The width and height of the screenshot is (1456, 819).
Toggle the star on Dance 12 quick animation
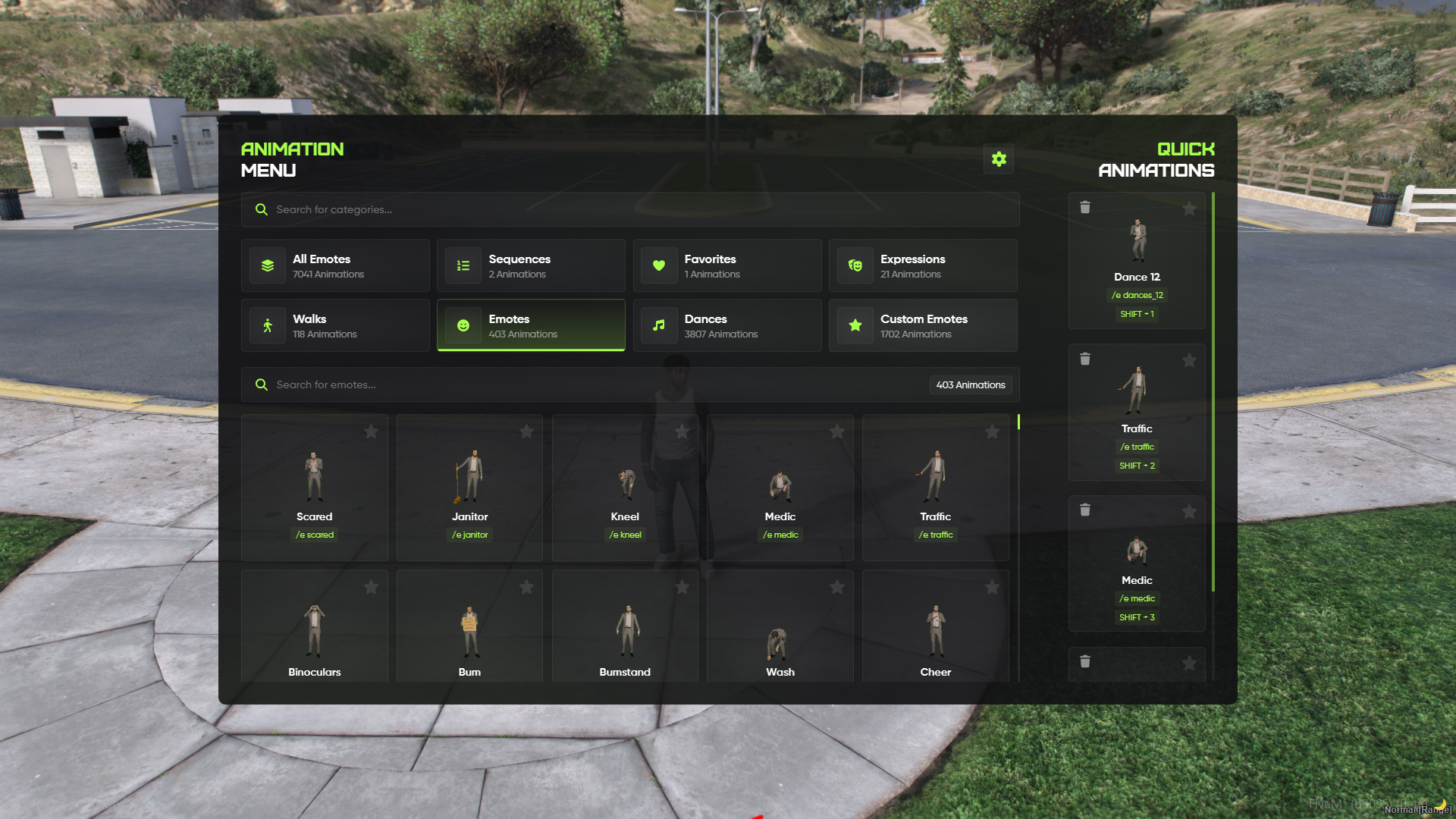(1189, 208)
